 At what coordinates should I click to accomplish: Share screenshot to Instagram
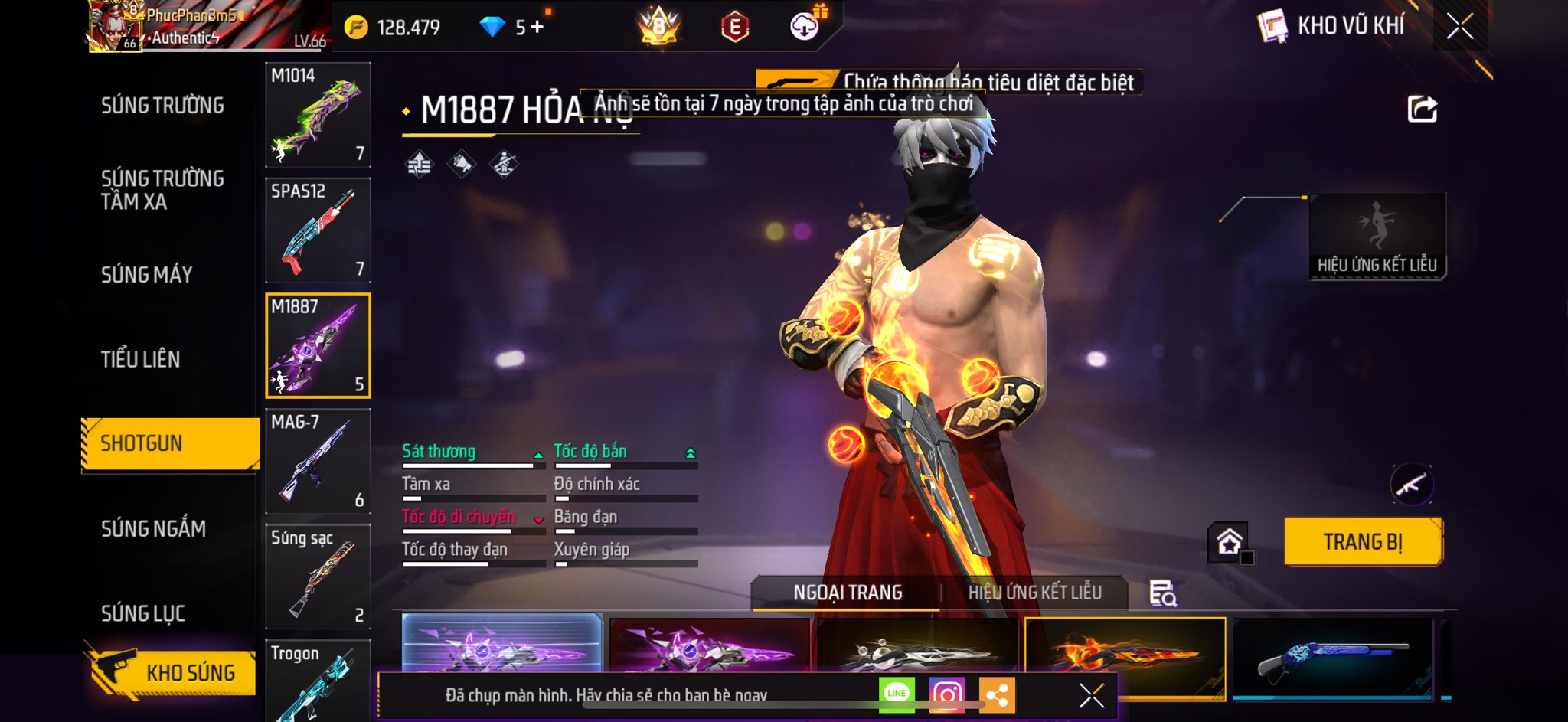point(946,694)
